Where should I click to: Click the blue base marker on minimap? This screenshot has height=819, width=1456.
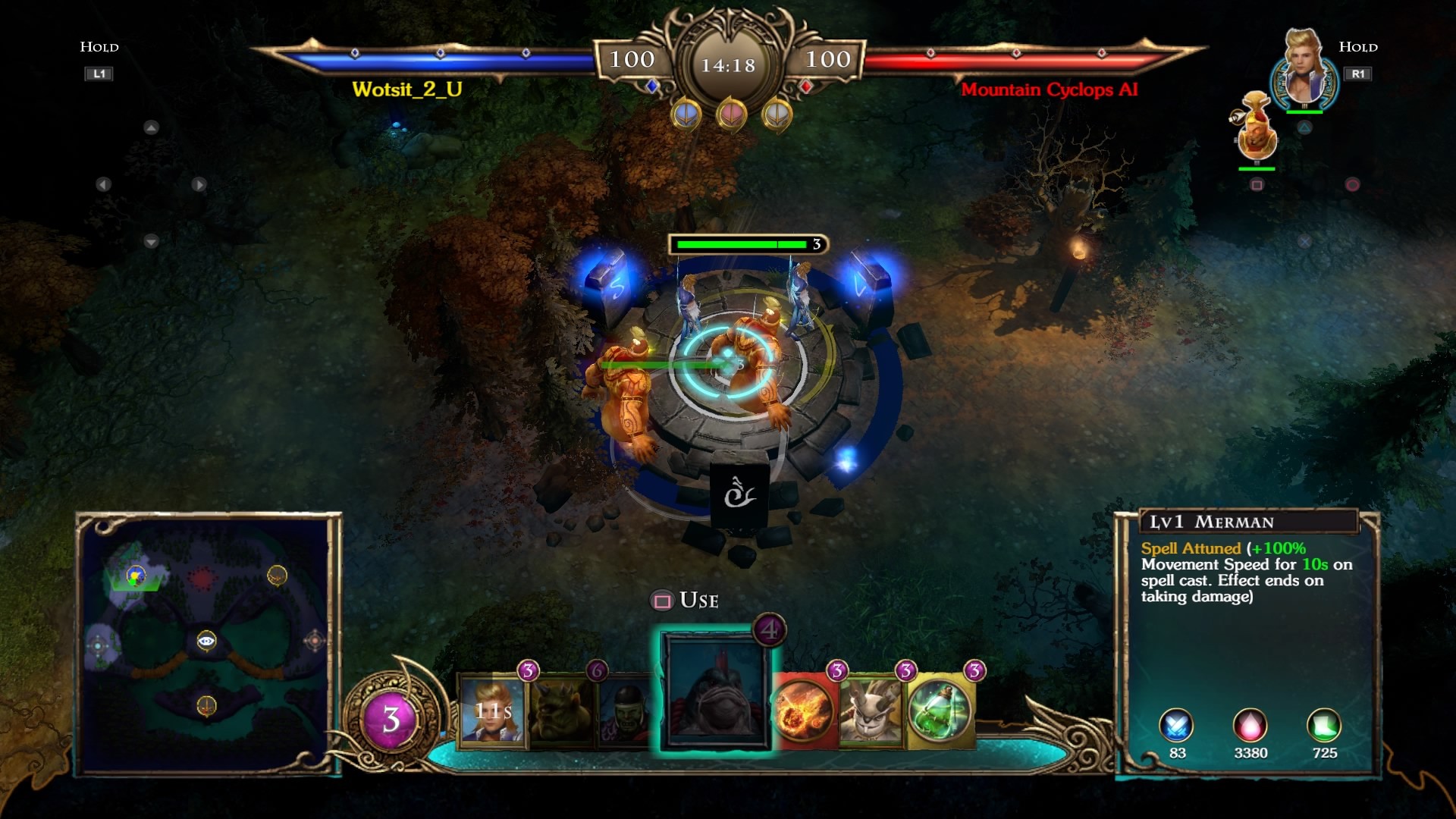pos(99,646)
